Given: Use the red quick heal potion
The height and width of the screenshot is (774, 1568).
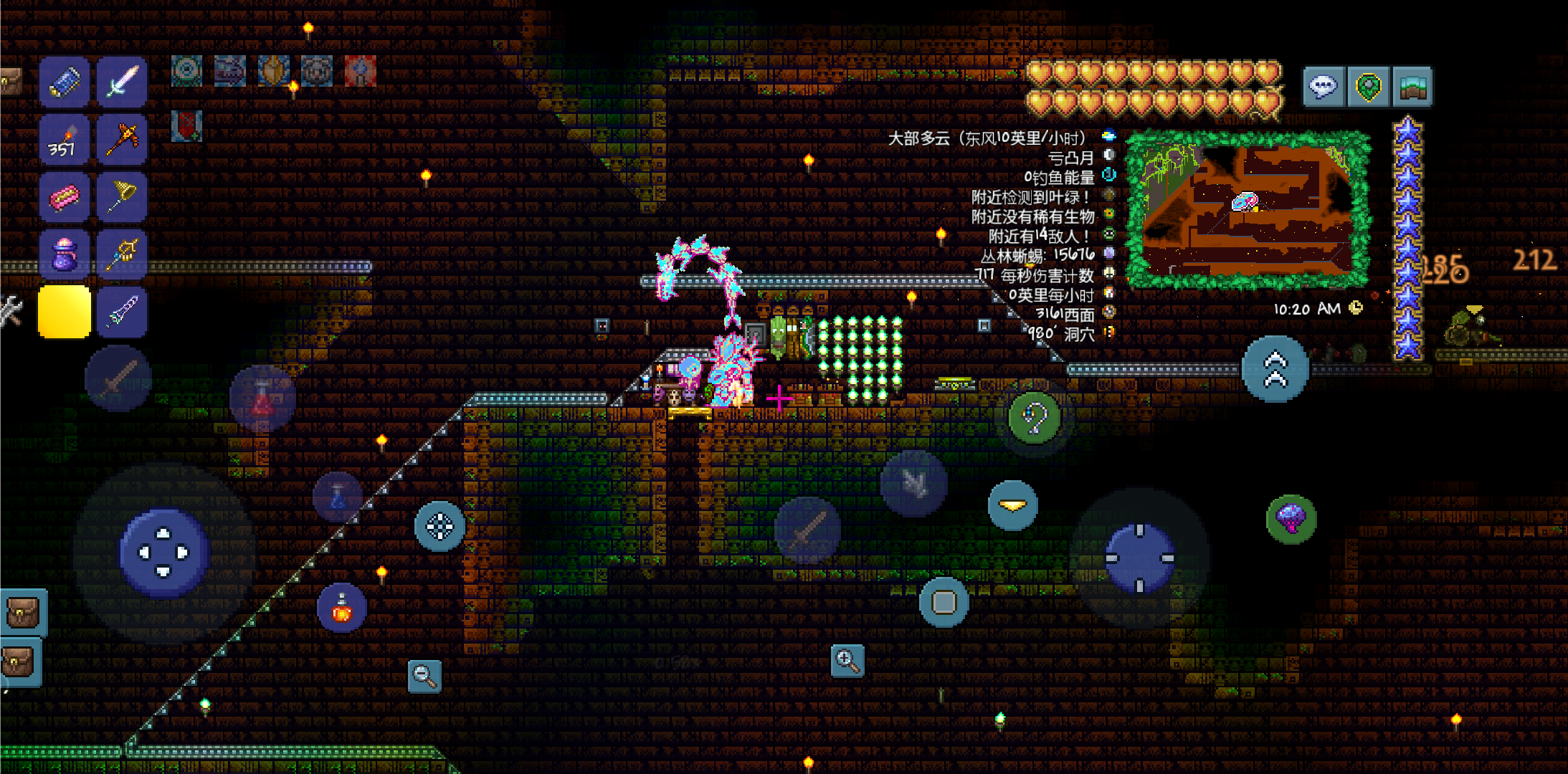Looking at the screenshot, I should tap(262, 399).
